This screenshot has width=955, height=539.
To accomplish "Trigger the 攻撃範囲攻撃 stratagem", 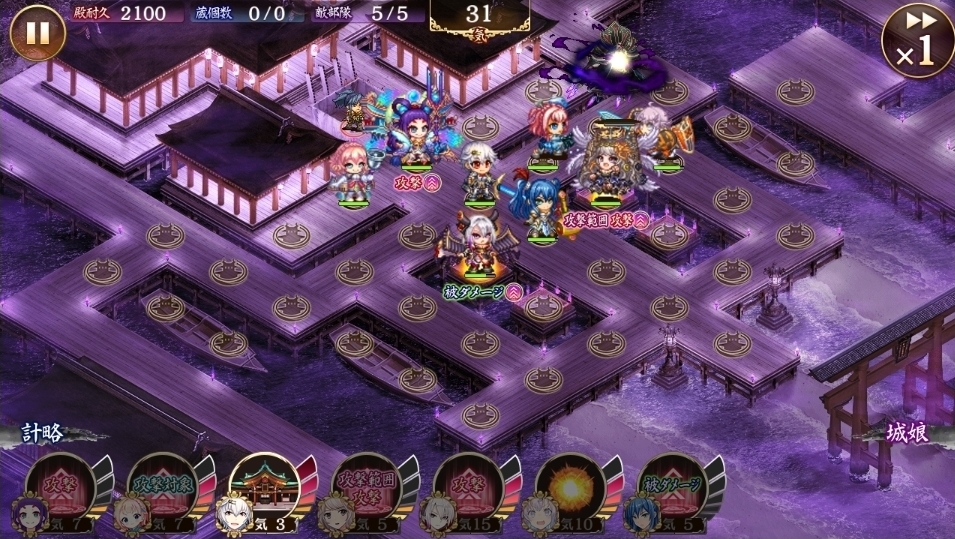I will click(x=367, y=490).
